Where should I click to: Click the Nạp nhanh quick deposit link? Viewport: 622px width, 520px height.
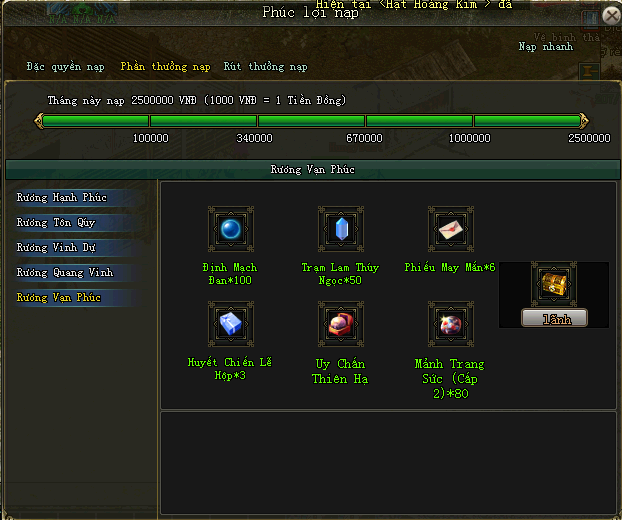(543, 47)
